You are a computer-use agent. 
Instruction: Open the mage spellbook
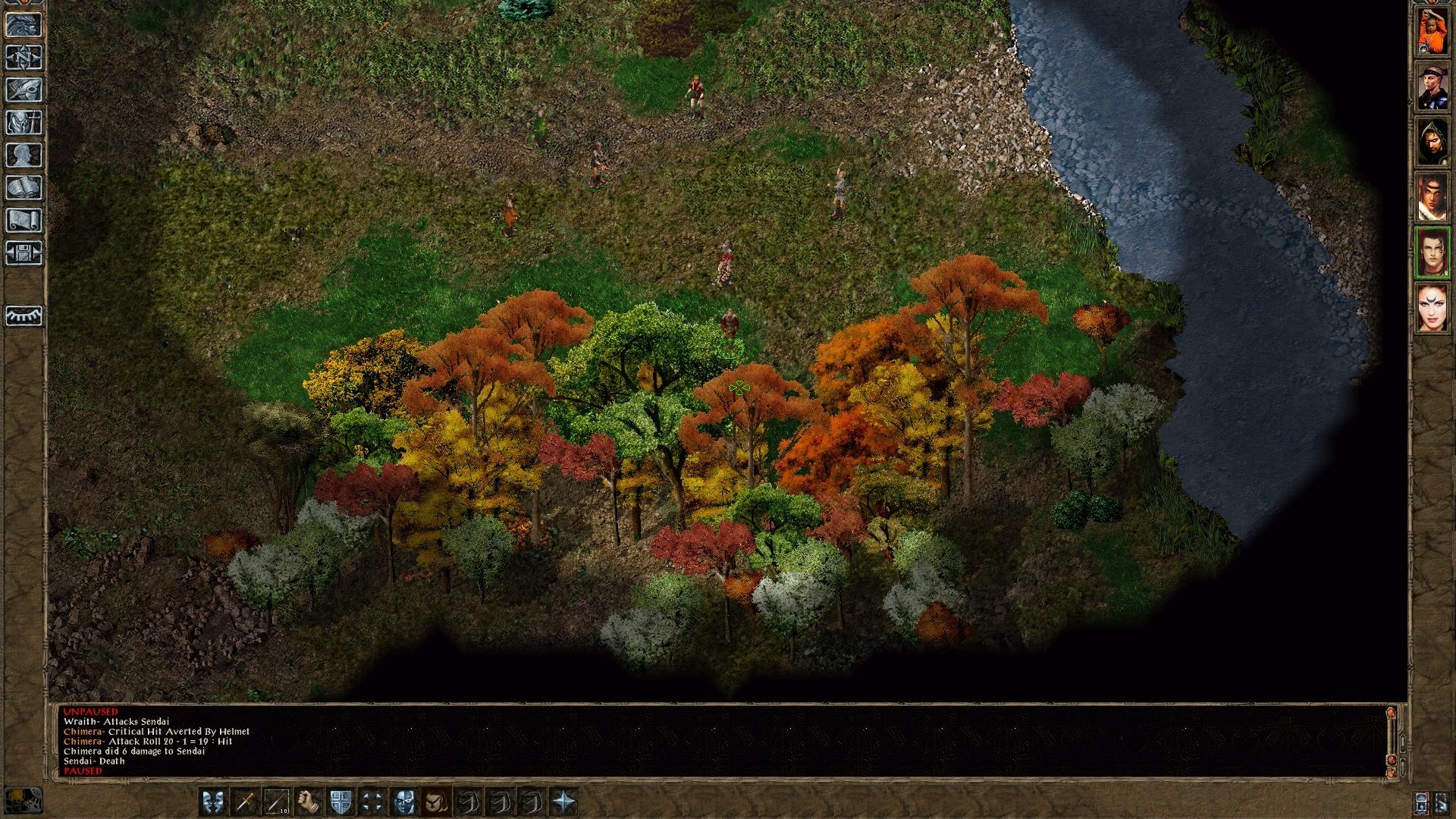[24, 188]
